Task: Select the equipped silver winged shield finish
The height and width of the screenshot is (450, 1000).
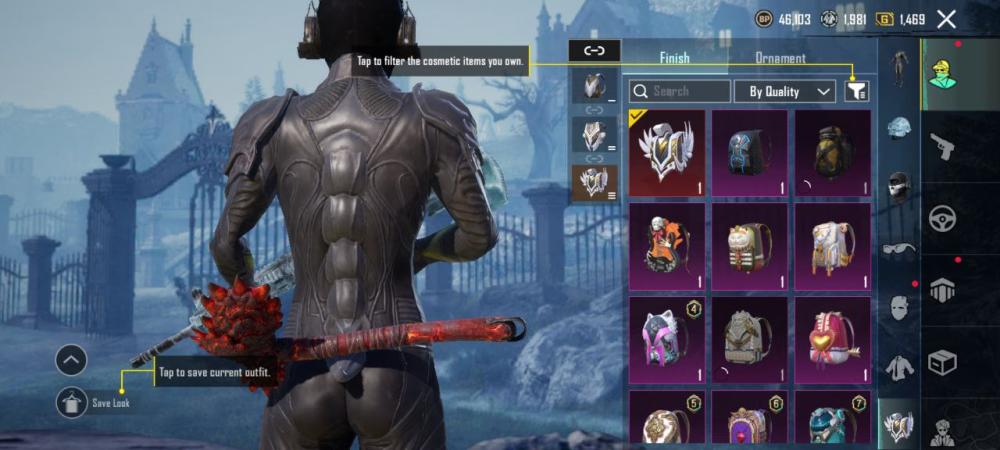Action: point(666,153)
